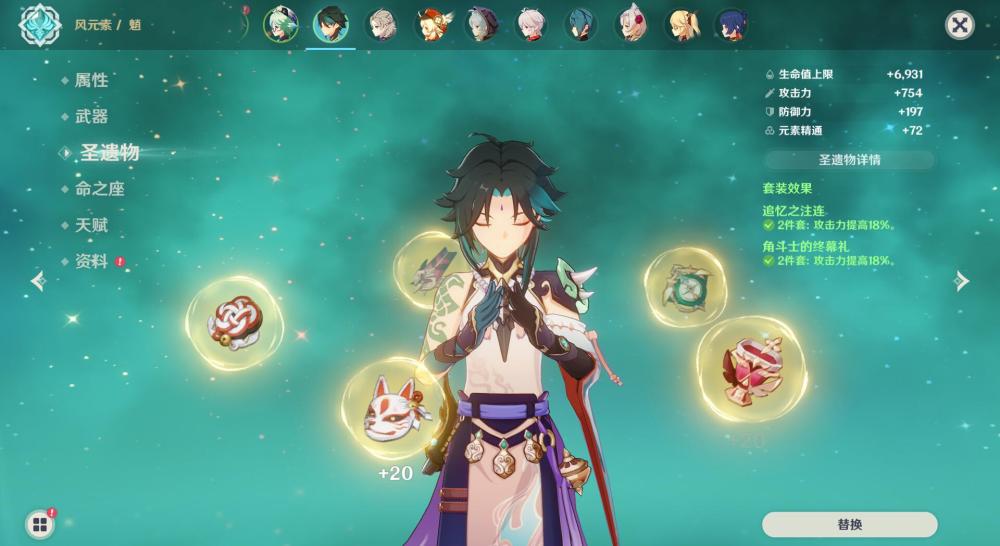Close the character screen with the X button

(960, 25)
